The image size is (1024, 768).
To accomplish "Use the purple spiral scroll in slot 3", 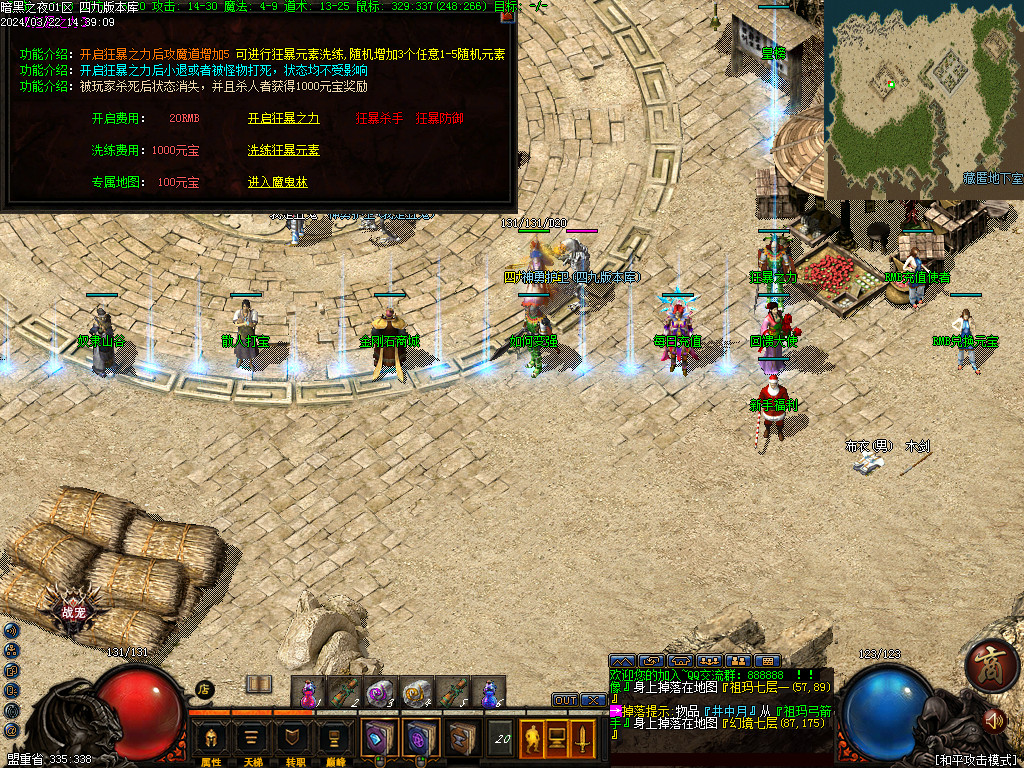I will [x=381, y=692].
